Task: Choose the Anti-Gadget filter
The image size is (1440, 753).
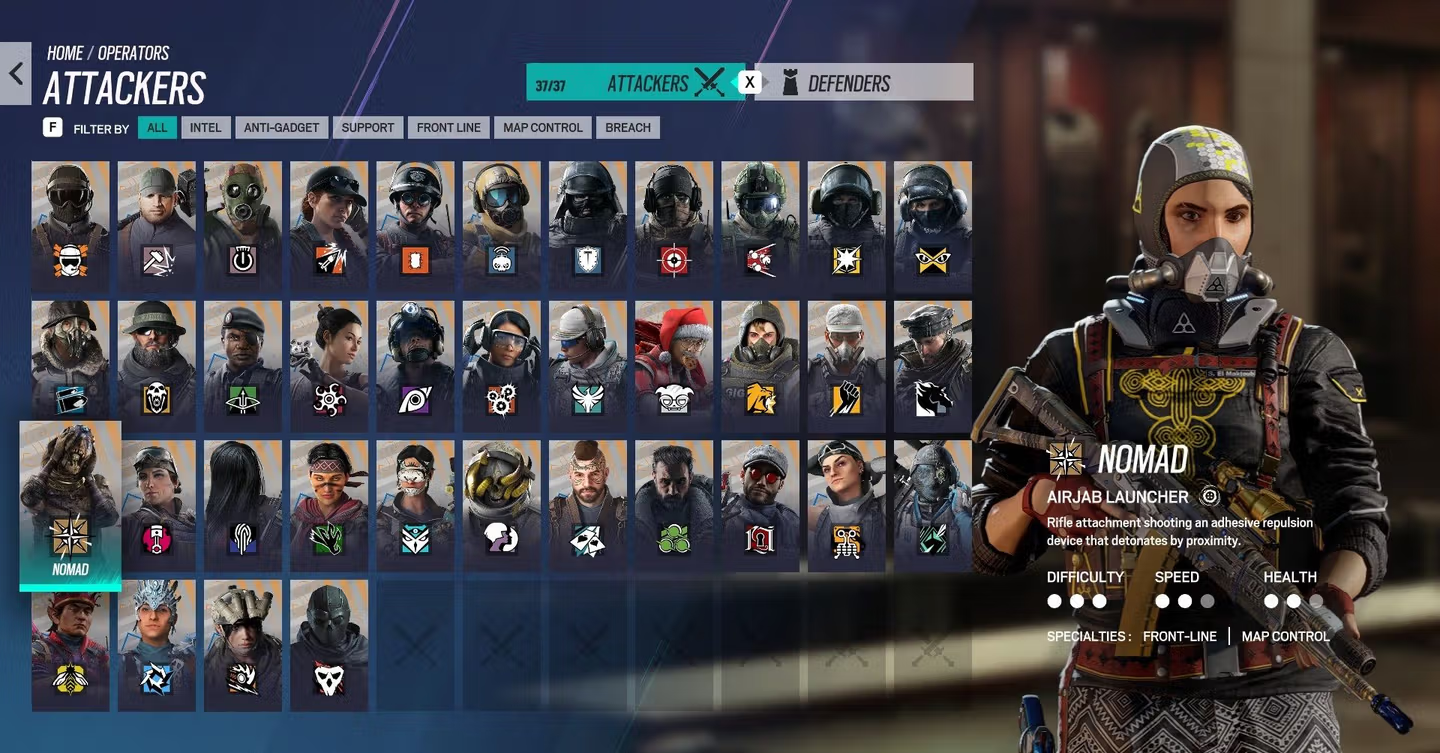Action: [x=281, y=128]
